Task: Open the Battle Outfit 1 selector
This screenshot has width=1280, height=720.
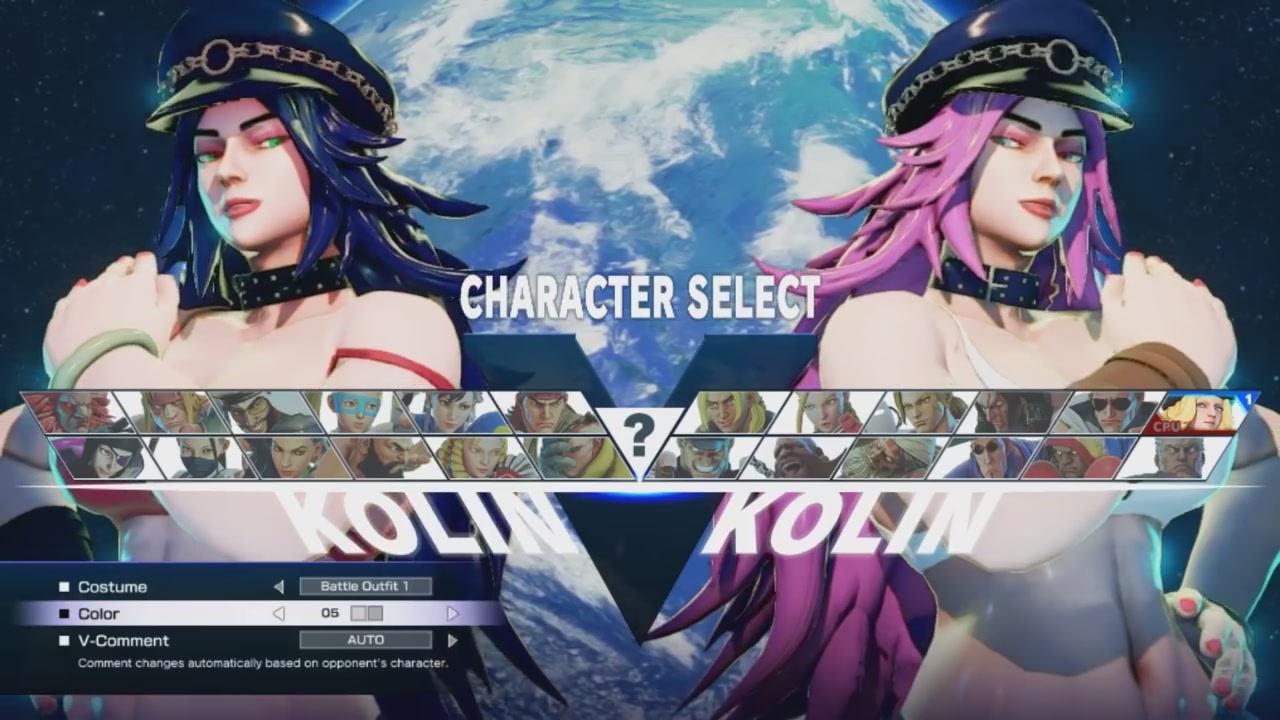Action: point(368,586)
